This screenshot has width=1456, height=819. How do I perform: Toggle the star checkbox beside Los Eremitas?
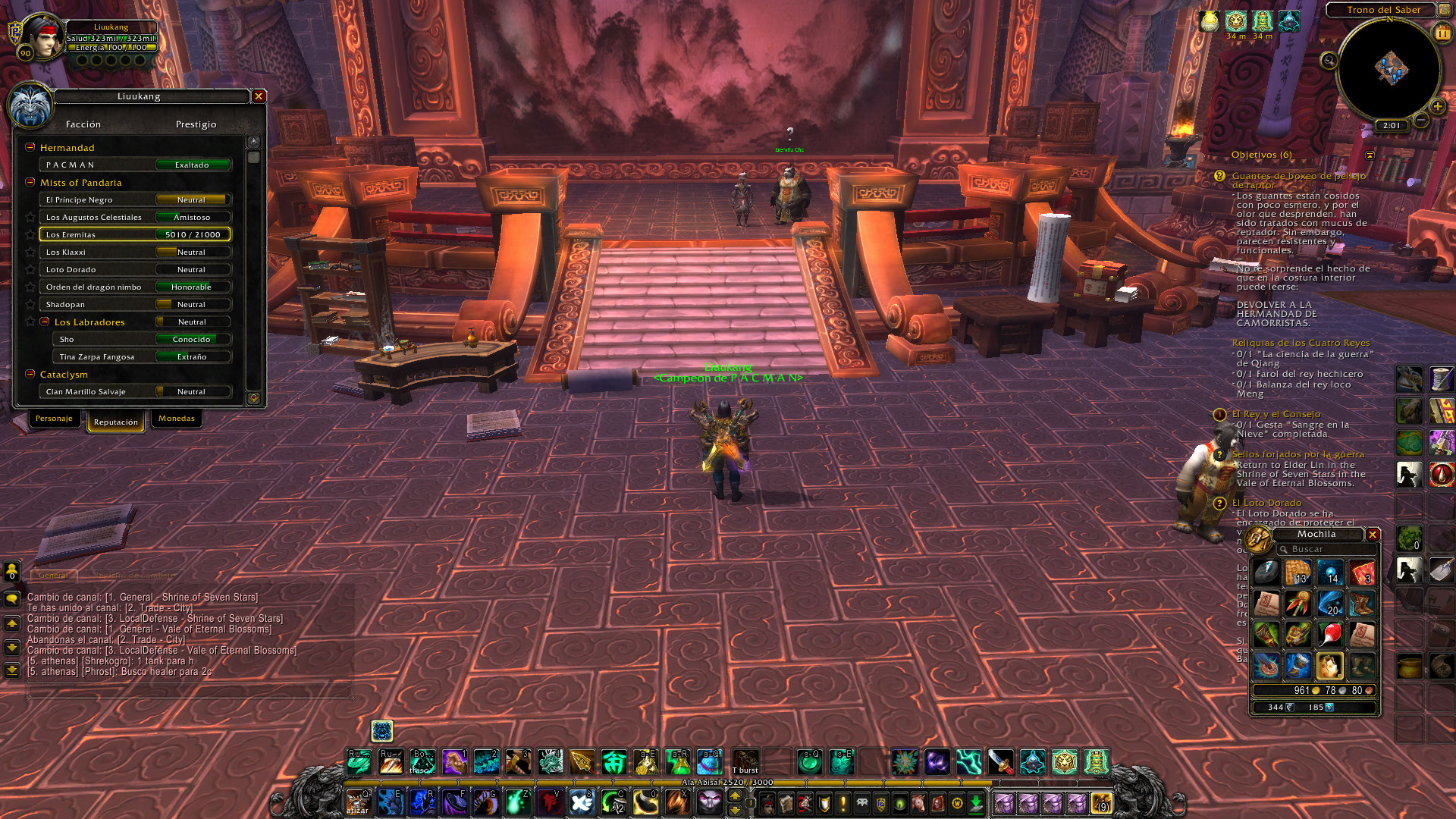click(30, 234)
